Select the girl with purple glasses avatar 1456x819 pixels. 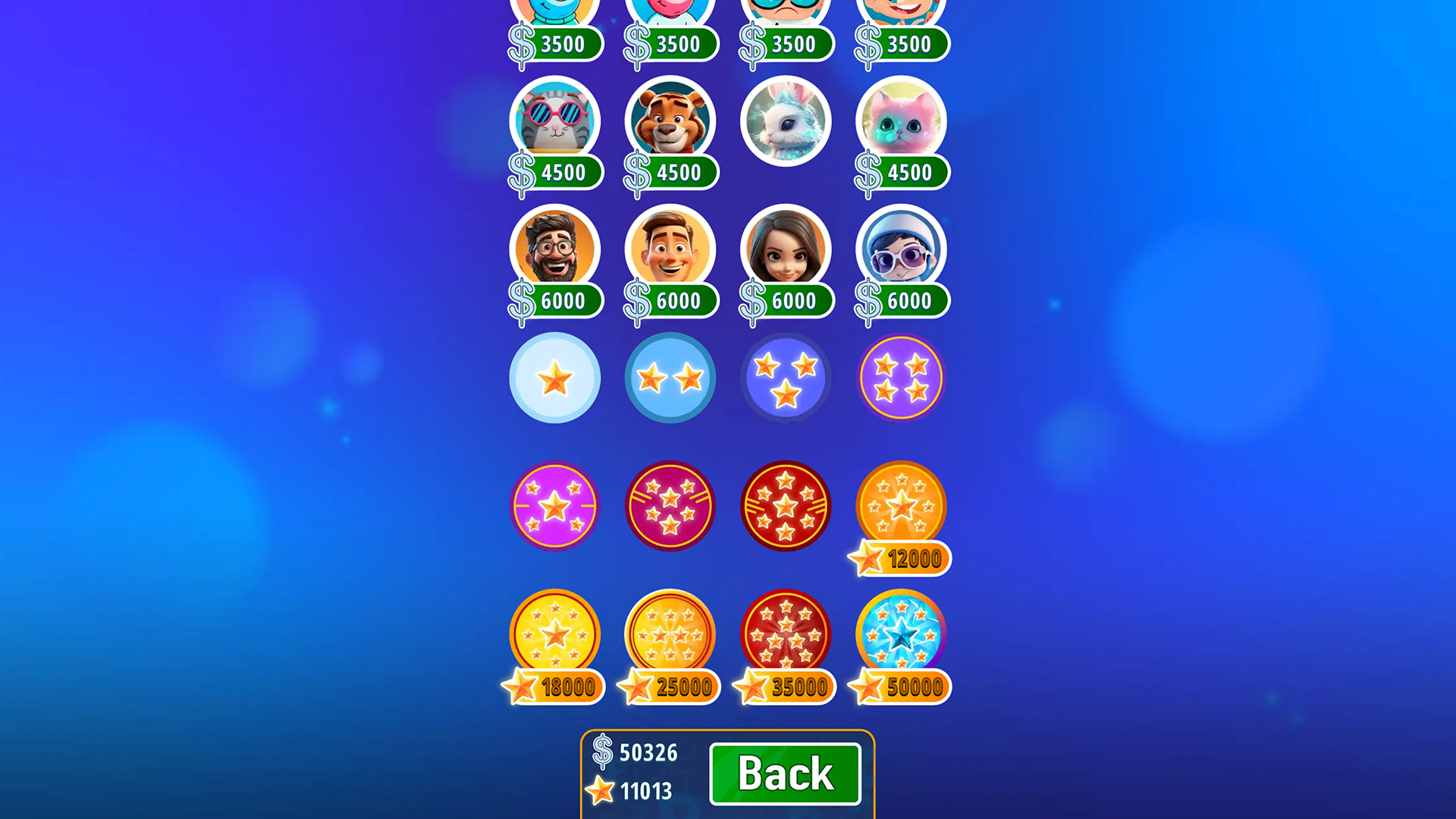(x=901, y=250)
